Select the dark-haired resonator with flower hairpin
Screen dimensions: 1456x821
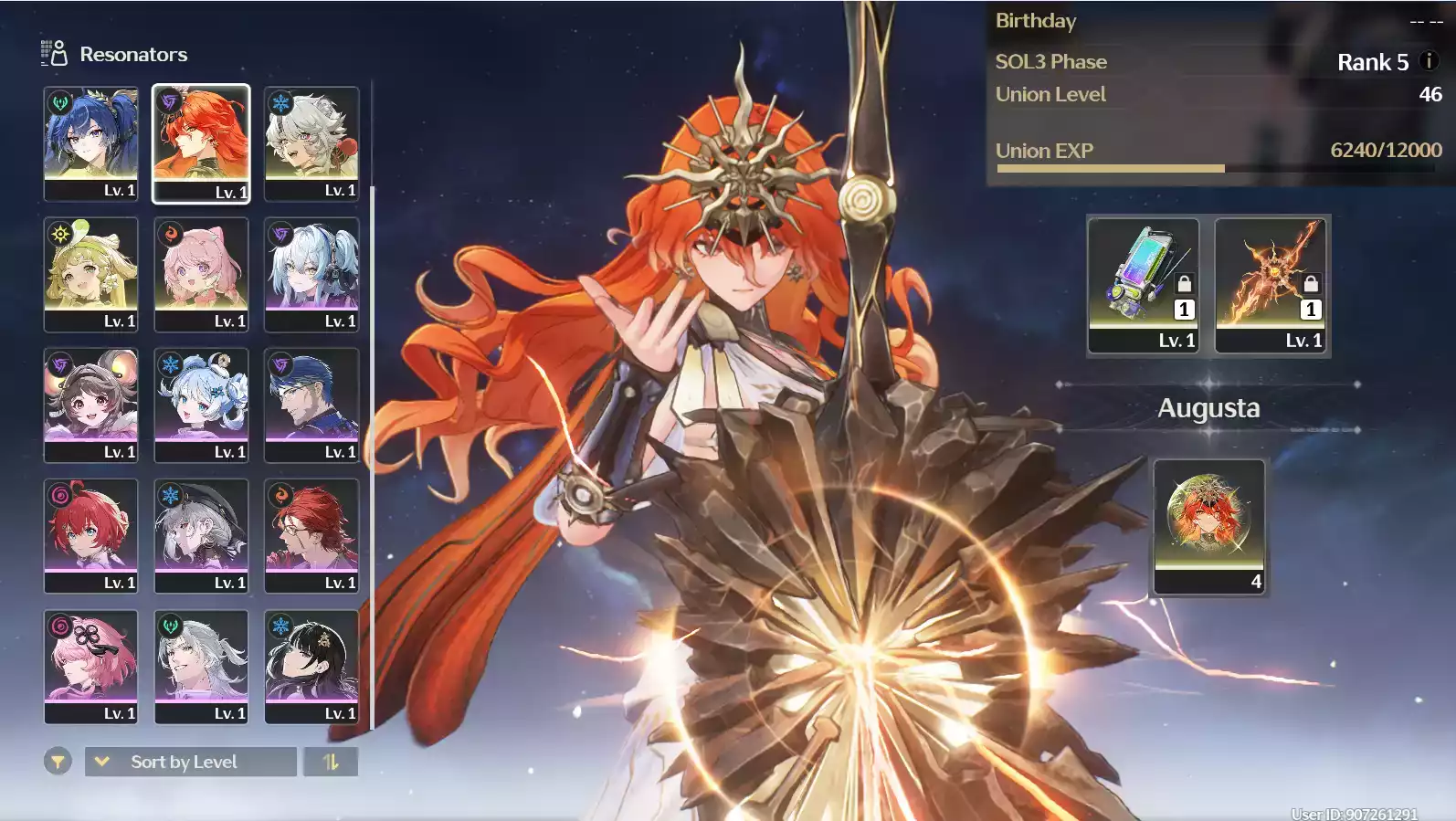click(x=311, y=667)
